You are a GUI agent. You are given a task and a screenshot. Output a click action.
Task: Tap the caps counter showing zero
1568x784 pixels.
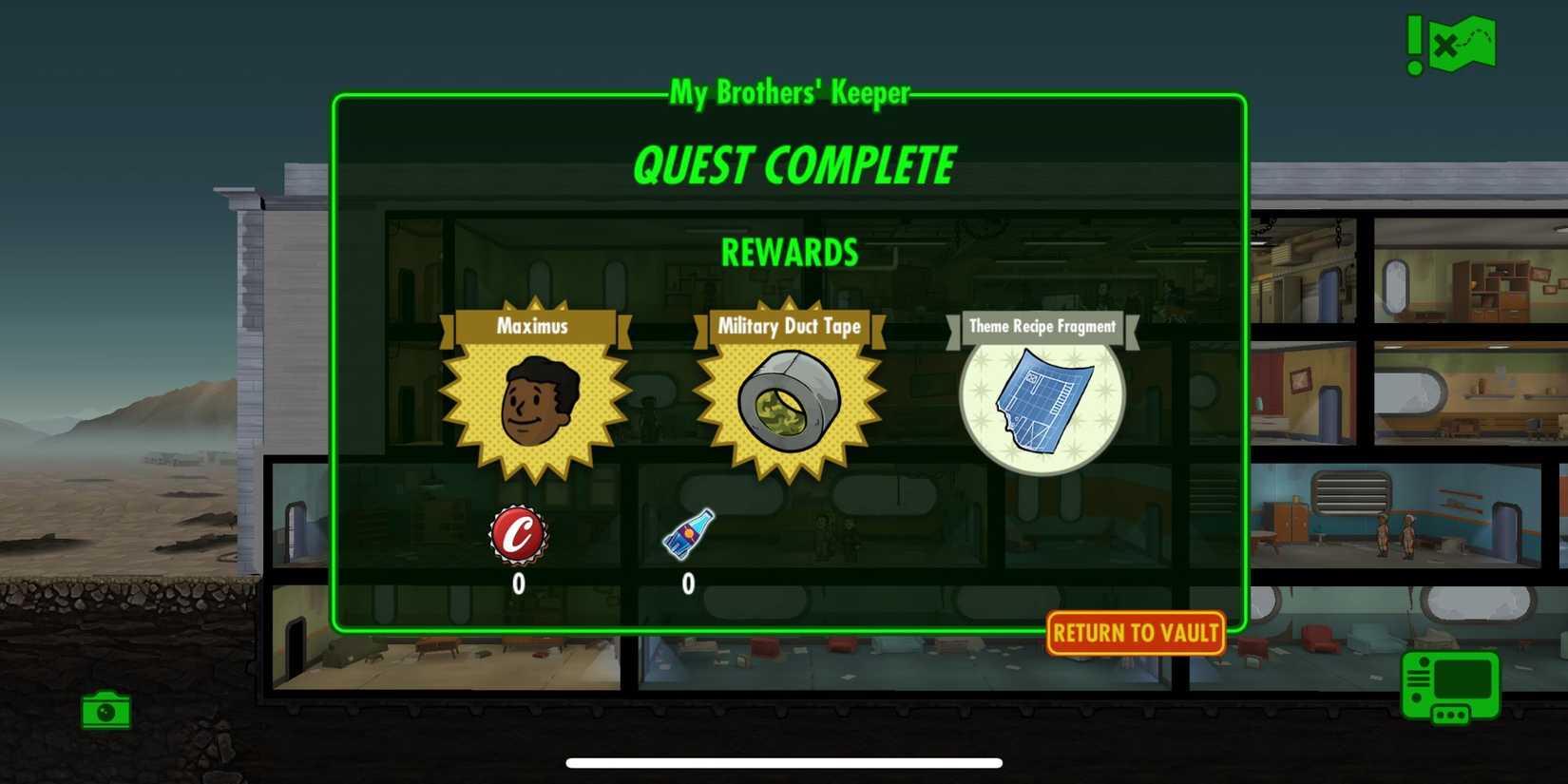pos(519,583)
